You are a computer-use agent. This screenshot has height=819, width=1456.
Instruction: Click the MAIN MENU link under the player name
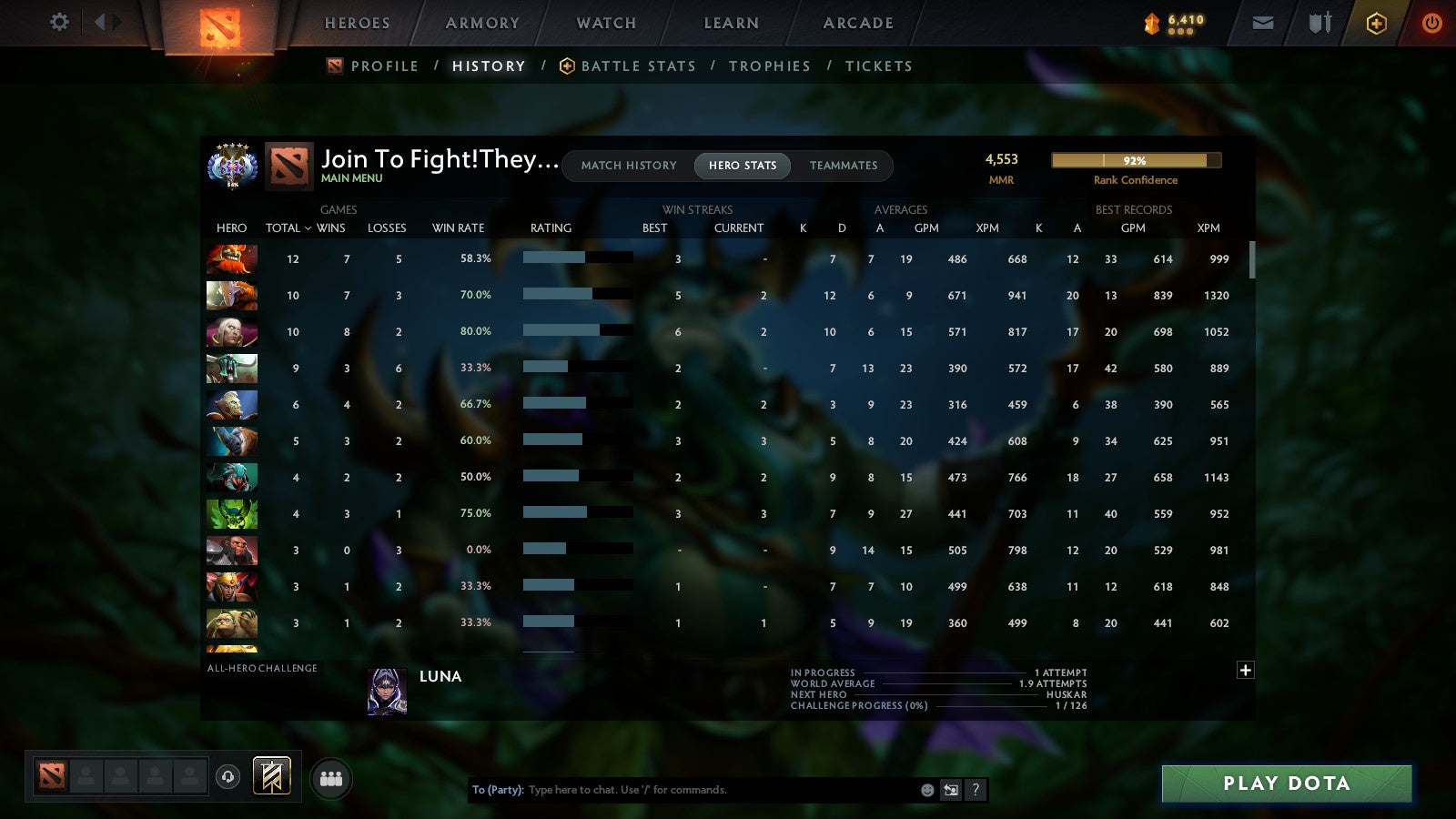point(350,178)
